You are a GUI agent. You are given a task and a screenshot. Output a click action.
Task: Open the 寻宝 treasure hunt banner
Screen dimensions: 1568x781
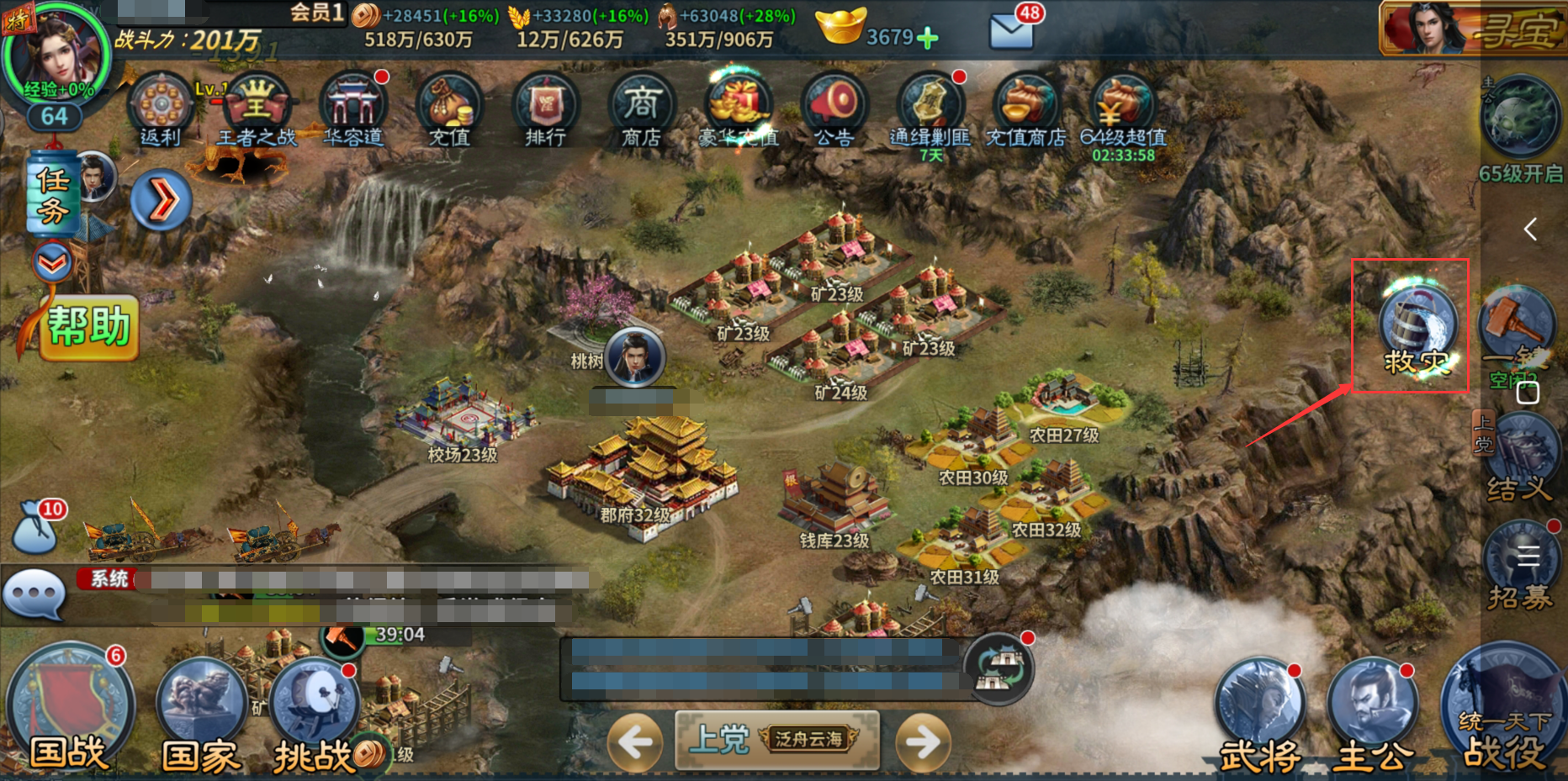[1472, 29]
